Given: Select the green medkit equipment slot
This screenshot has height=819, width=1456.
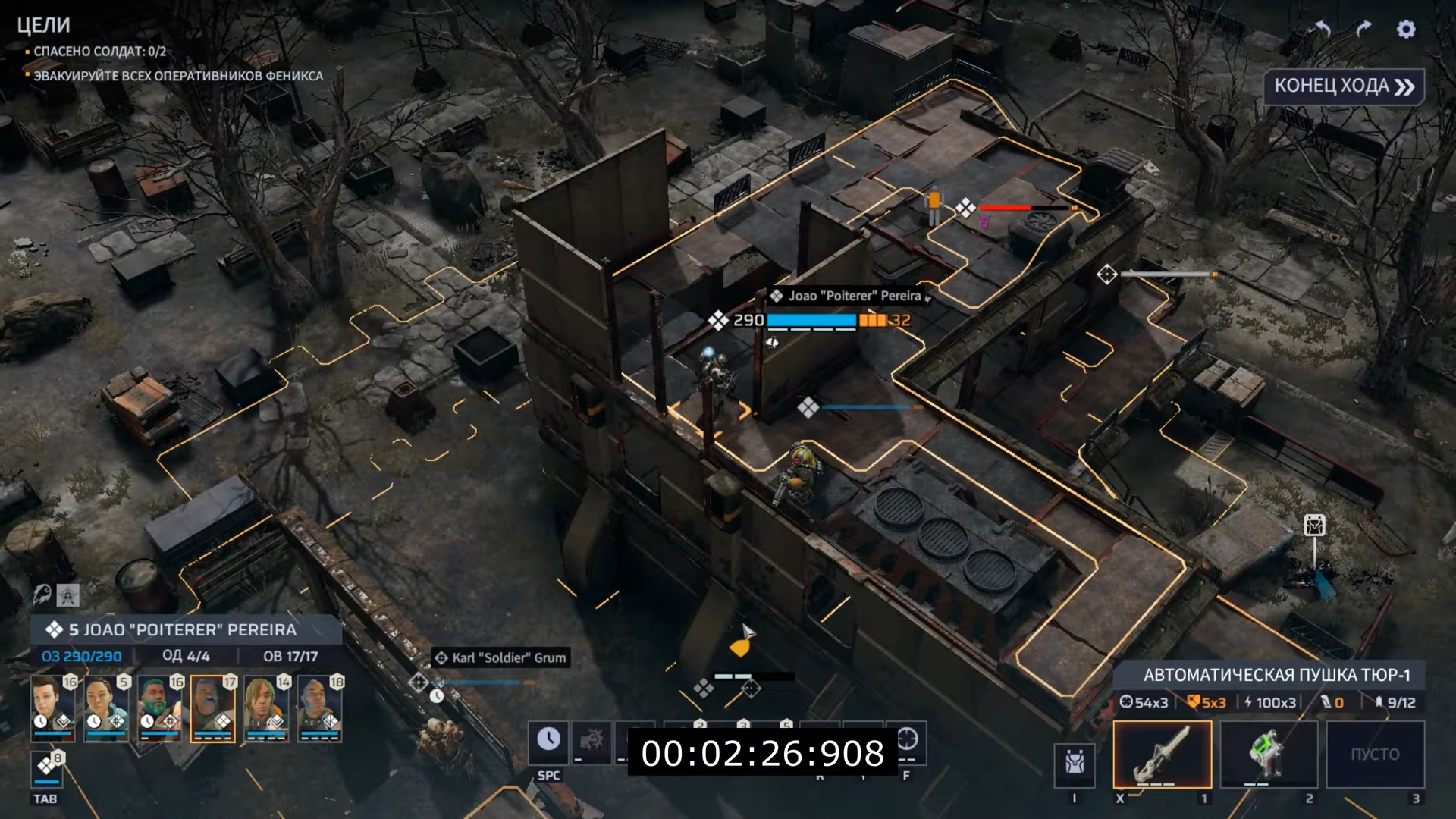Looking at the screenshot, I should coord(1269,754).
